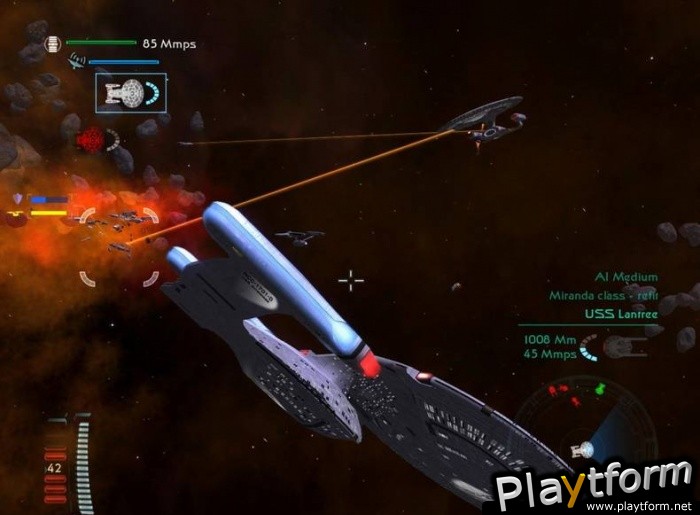Open the Playtform watermark logo
This screenshot has height=515, width=700.
tap(595, 490)
